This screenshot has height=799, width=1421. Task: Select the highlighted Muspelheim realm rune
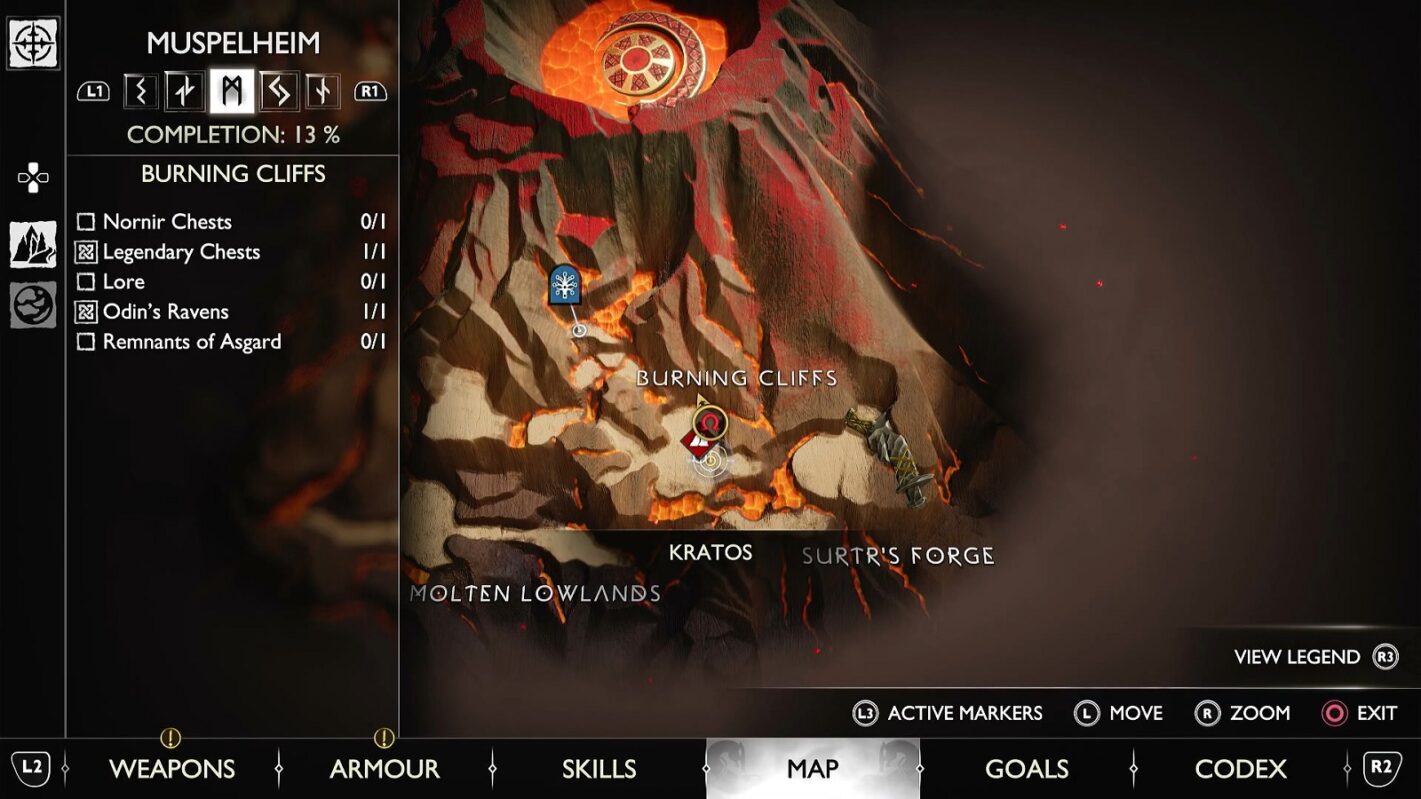coord(232,91)
